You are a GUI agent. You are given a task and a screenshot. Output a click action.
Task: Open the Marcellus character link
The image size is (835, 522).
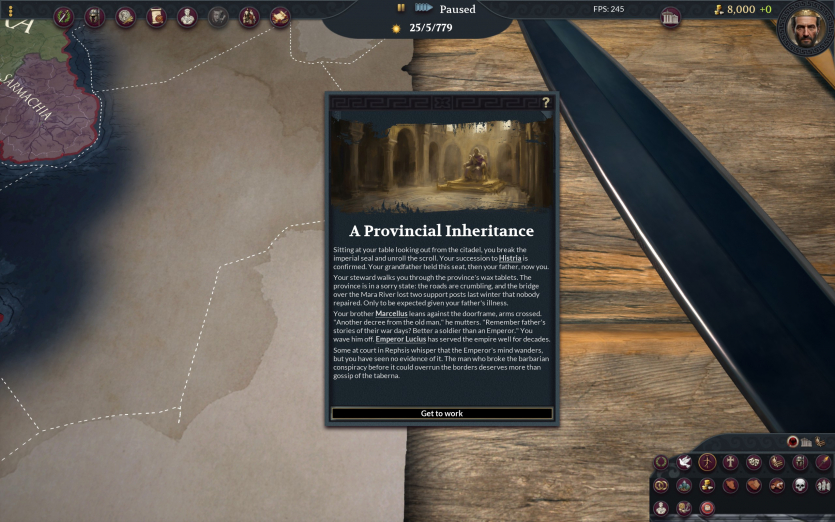392,314
